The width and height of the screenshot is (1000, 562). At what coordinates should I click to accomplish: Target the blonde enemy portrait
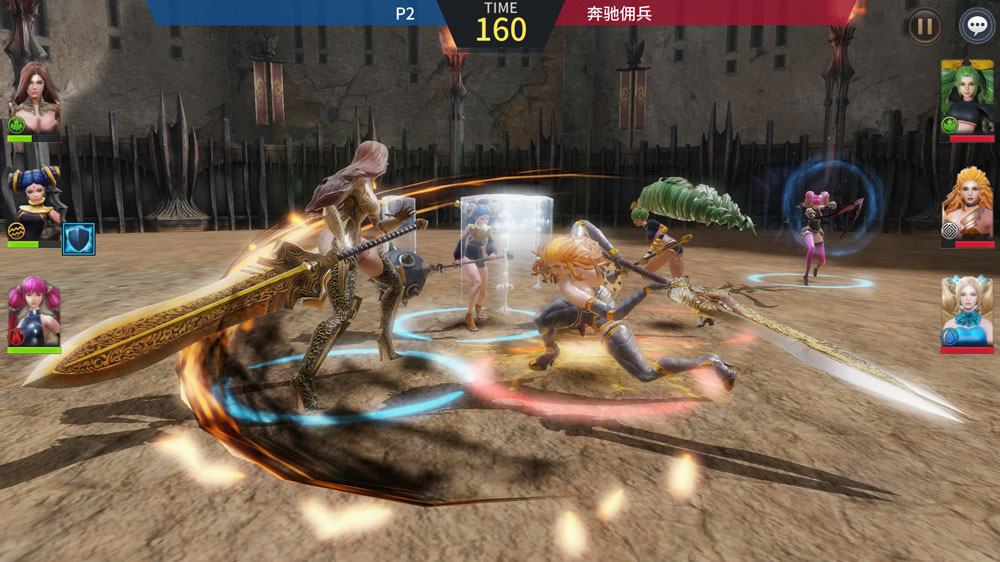[x=966, y=312]
